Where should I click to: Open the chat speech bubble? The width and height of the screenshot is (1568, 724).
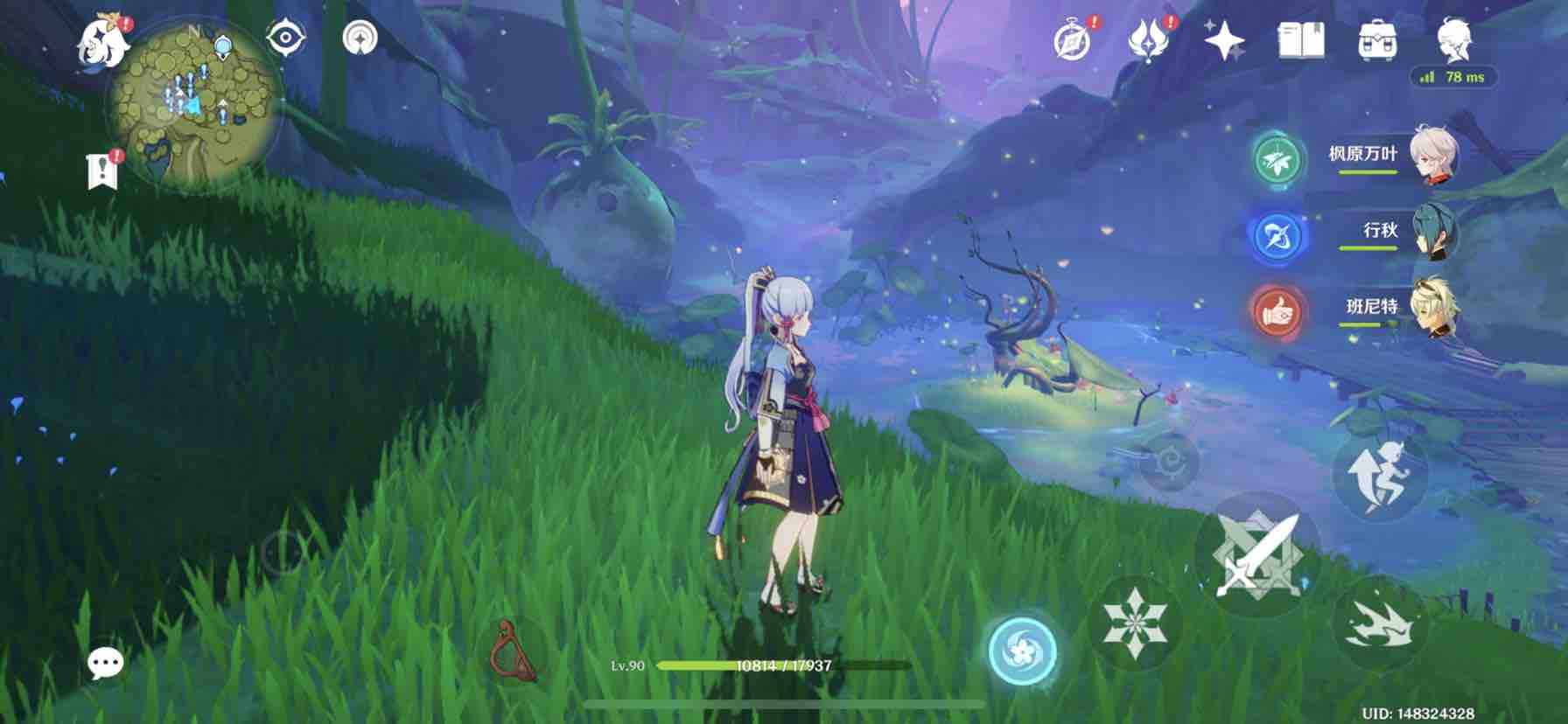106,664
